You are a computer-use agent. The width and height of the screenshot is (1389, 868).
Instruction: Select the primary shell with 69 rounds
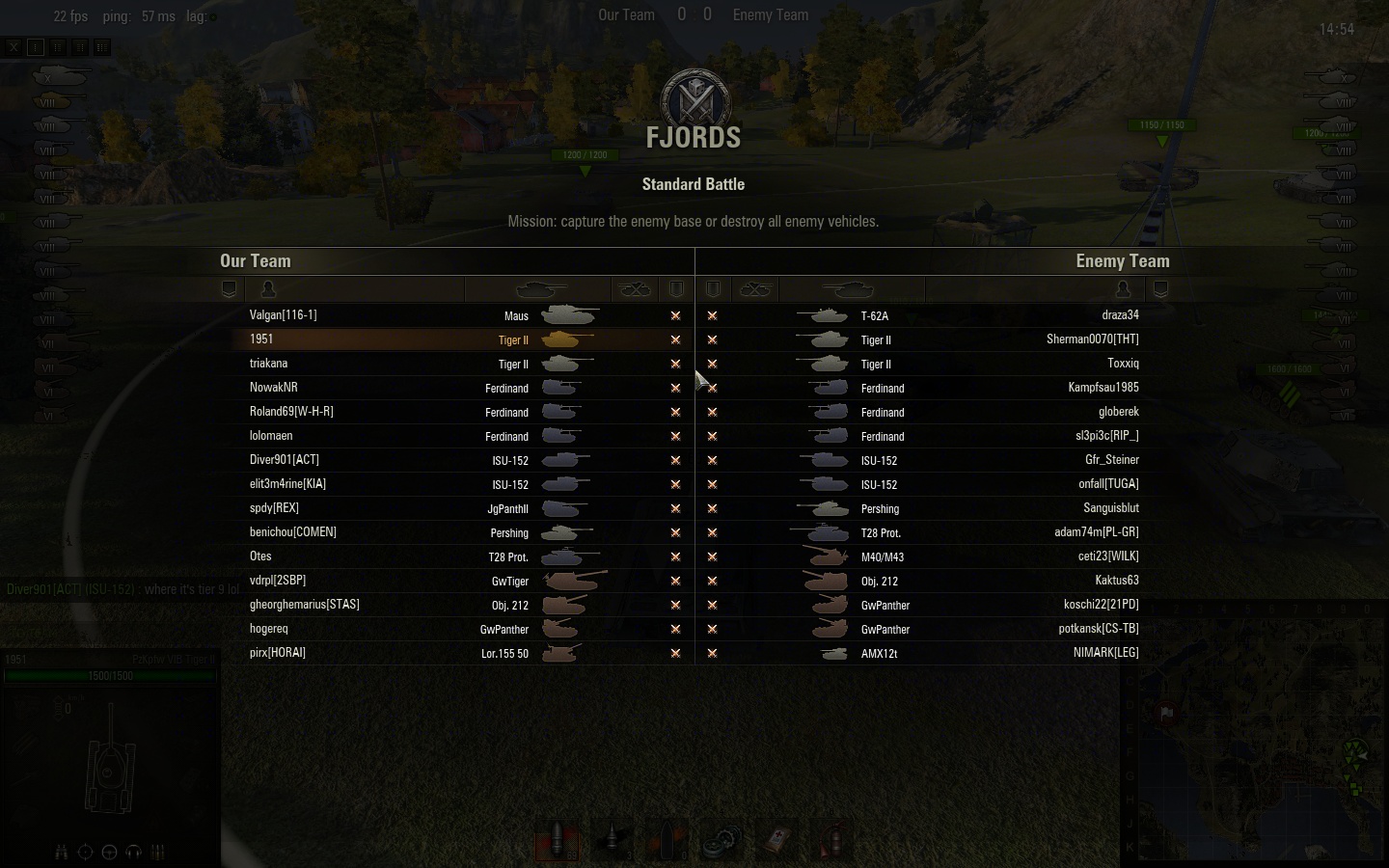coord(558,839)
